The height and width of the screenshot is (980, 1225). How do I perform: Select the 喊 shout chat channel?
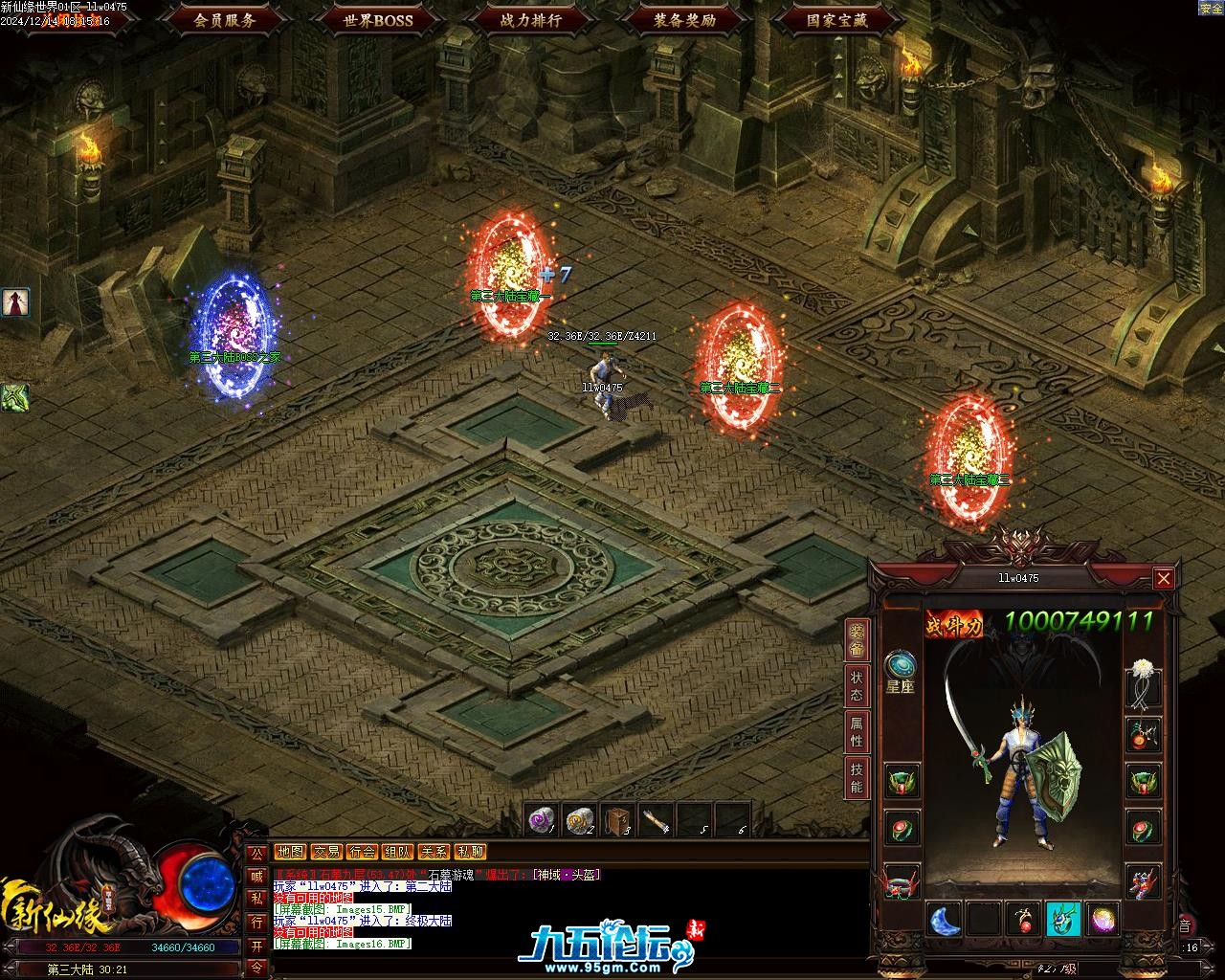tap(256, 876)
